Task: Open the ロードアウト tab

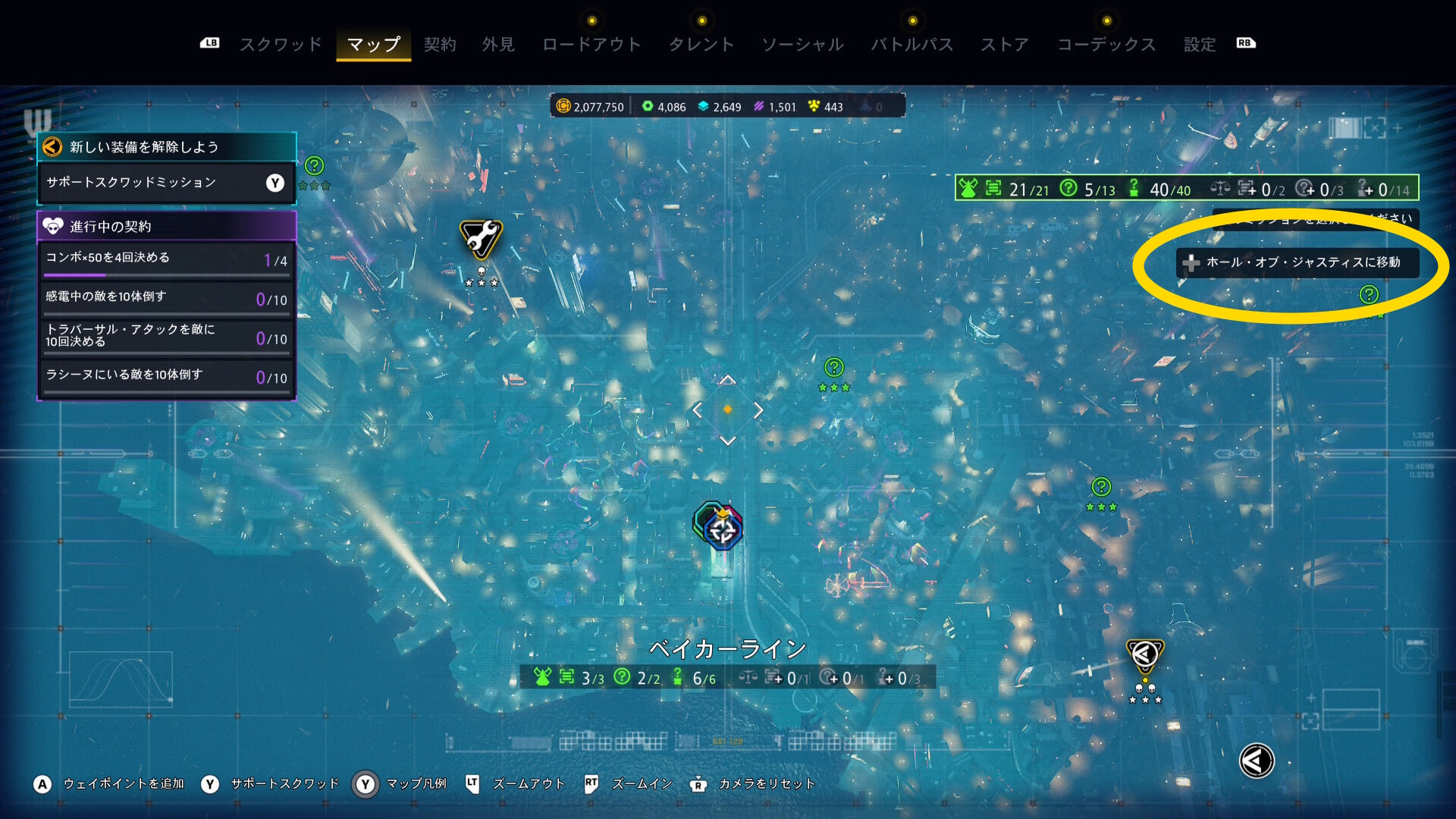Action: pos(591,45)
